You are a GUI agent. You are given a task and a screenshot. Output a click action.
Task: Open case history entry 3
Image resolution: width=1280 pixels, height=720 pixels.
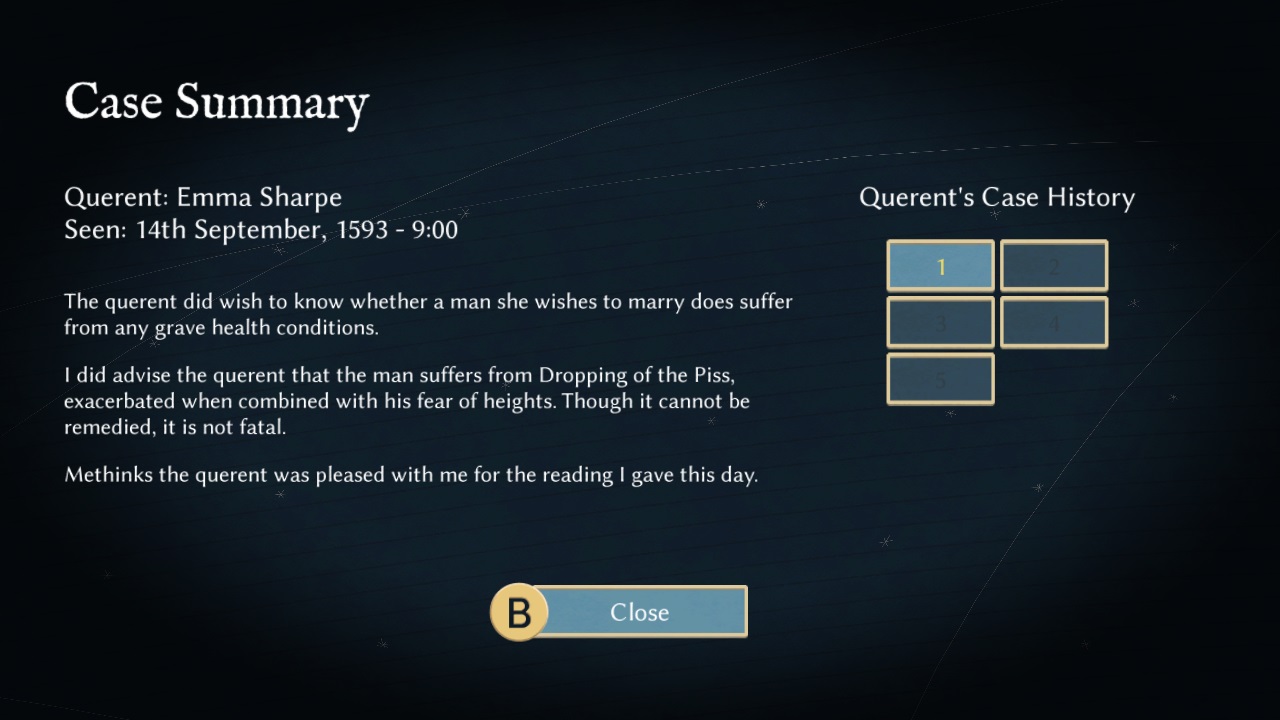click(939, 322)
